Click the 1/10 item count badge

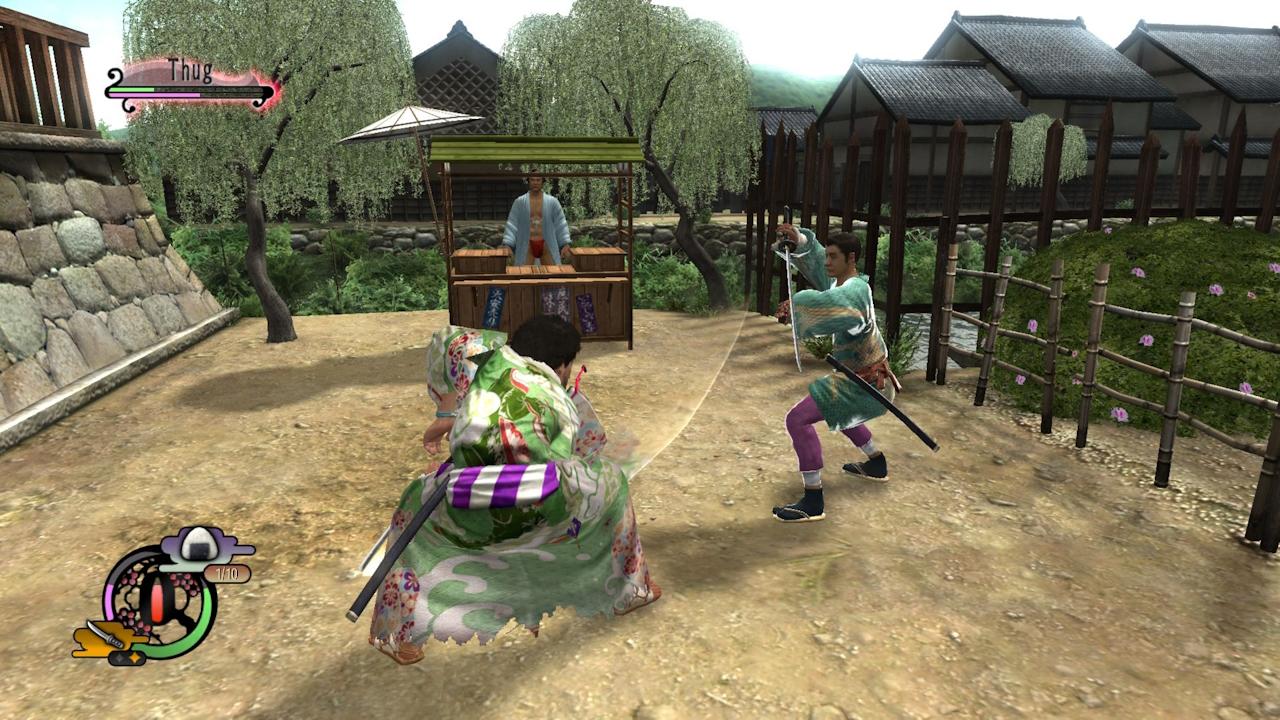tap(225, 574)
